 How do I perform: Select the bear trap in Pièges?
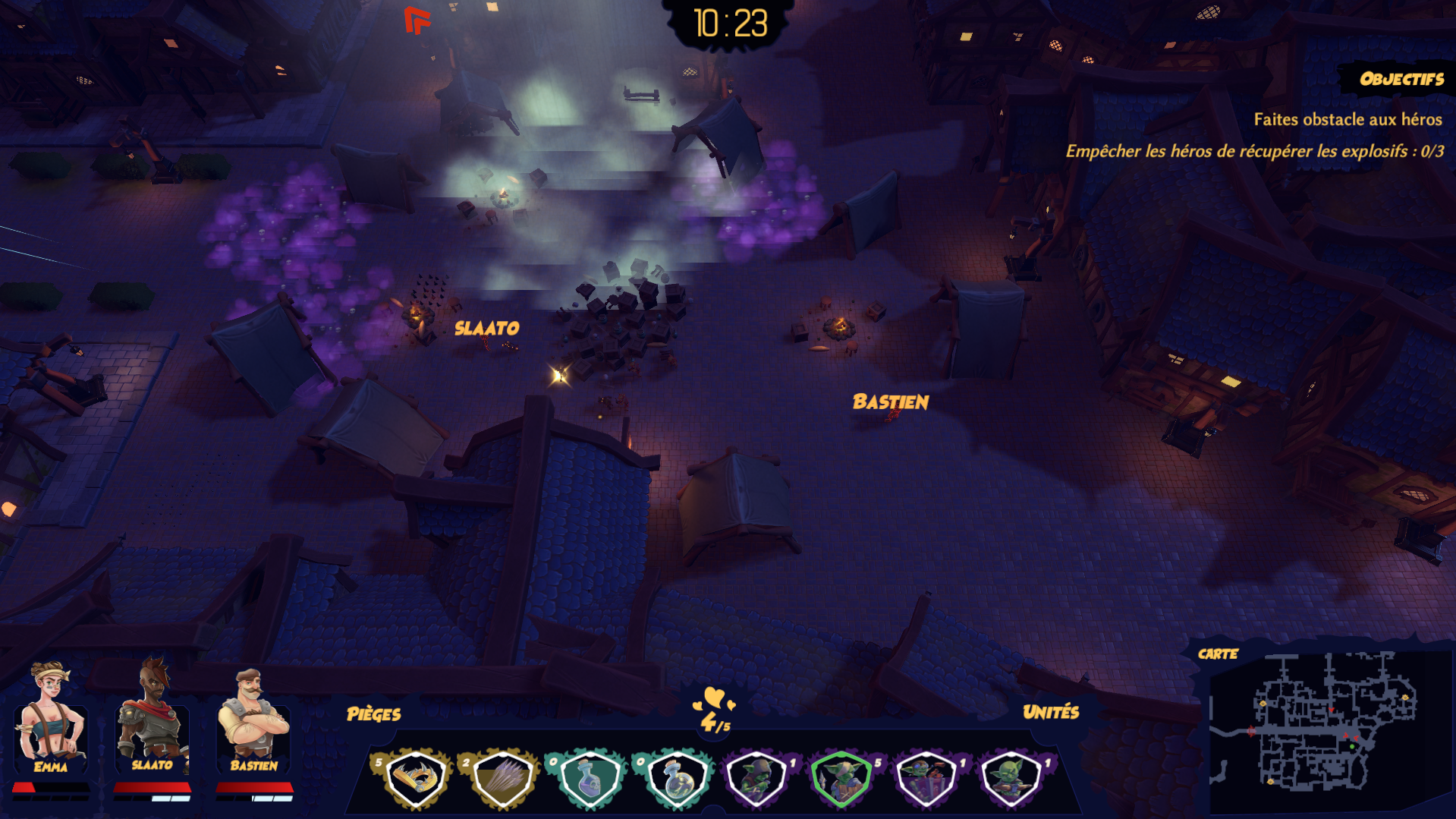[414, 779]
